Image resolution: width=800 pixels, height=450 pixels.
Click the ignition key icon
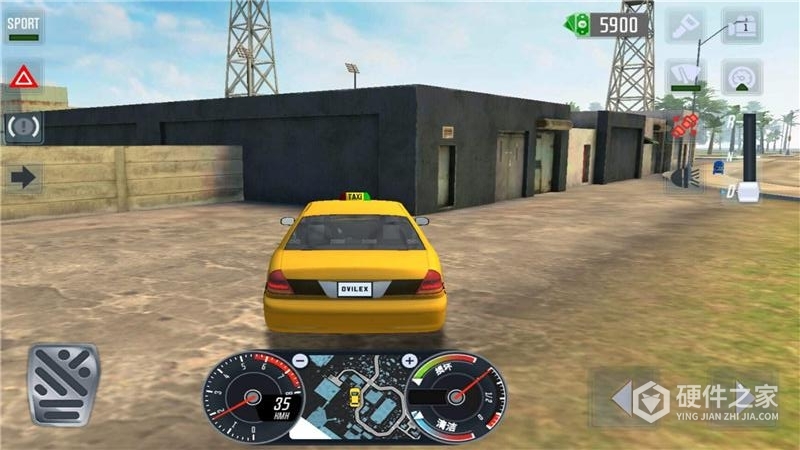click(686, 25)
